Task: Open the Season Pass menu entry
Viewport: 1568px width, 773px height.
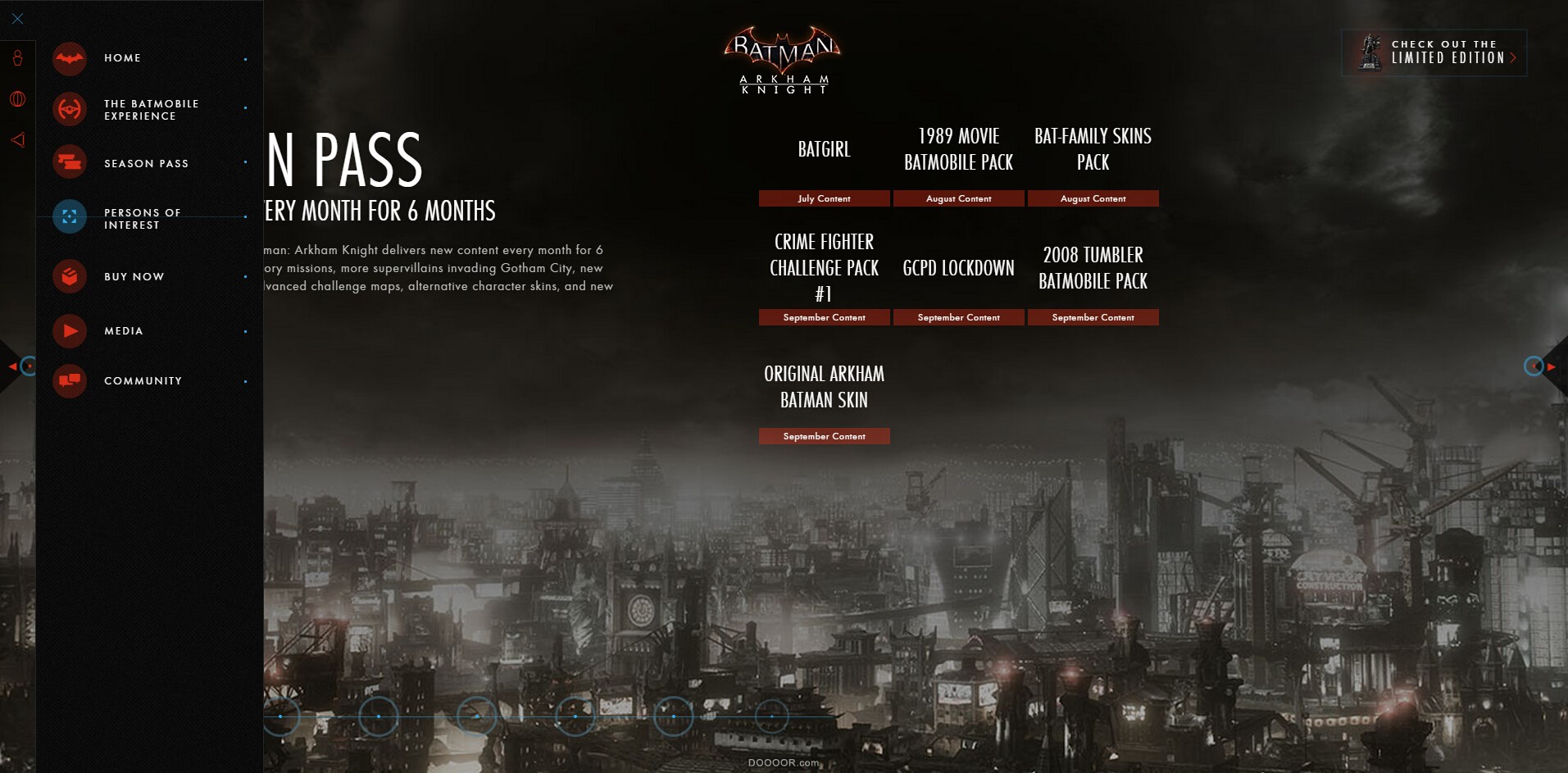Action: point(147,162)
